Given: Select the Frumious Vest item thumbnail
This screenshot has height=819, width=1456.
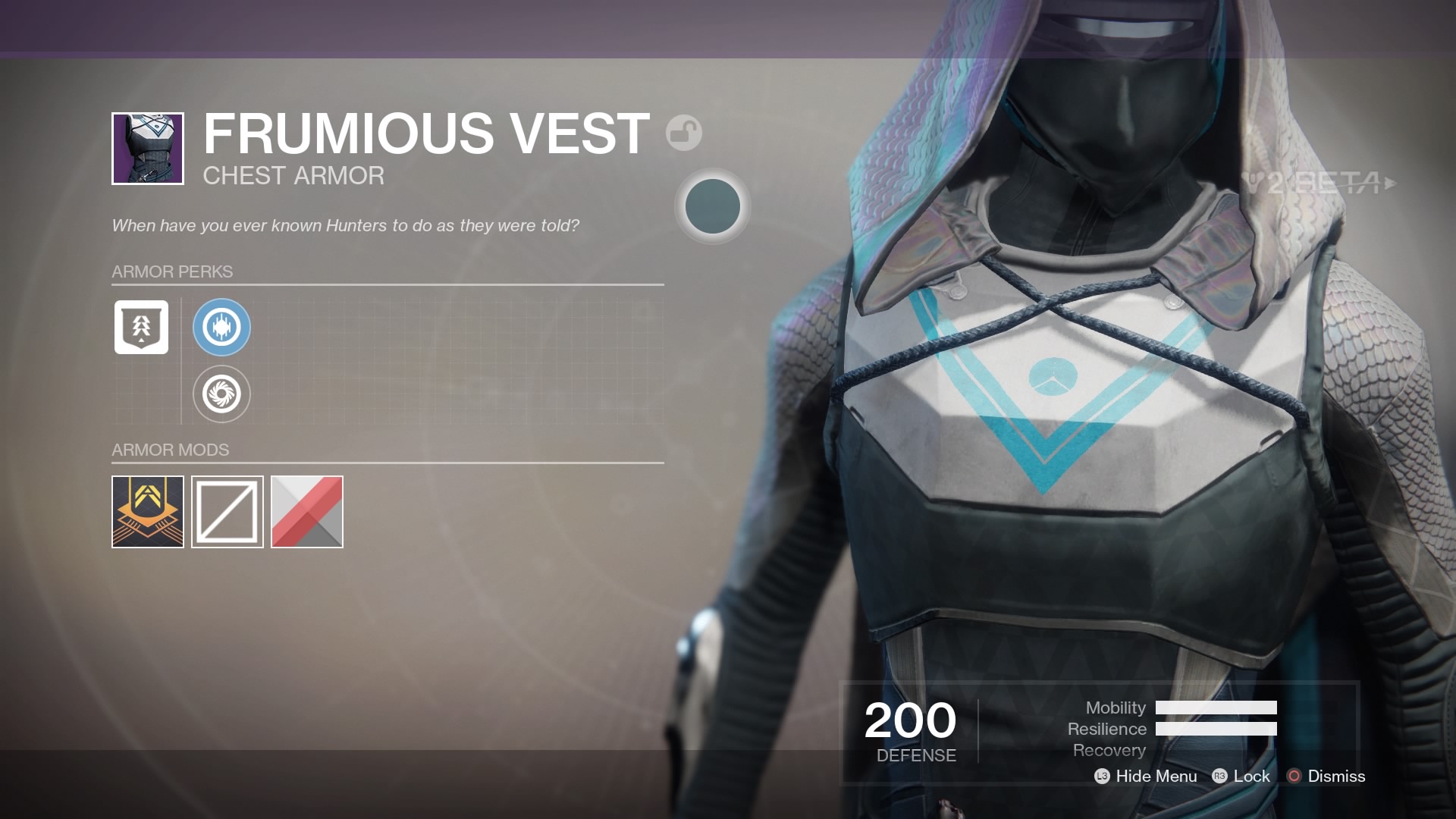Looking at the screenshot, I should (148, 149).
